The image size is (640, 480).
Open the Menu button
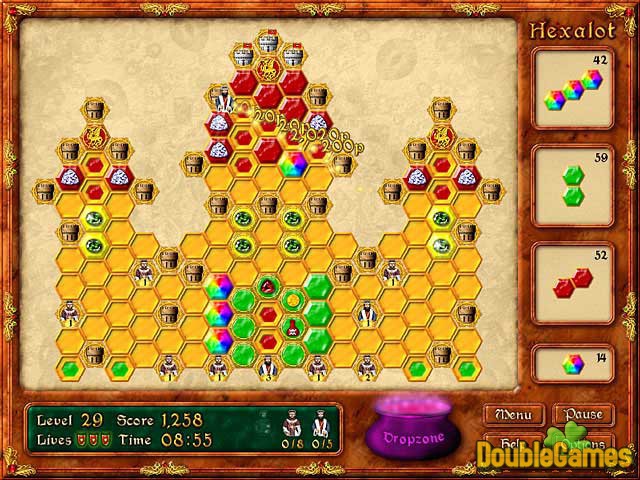513,414
